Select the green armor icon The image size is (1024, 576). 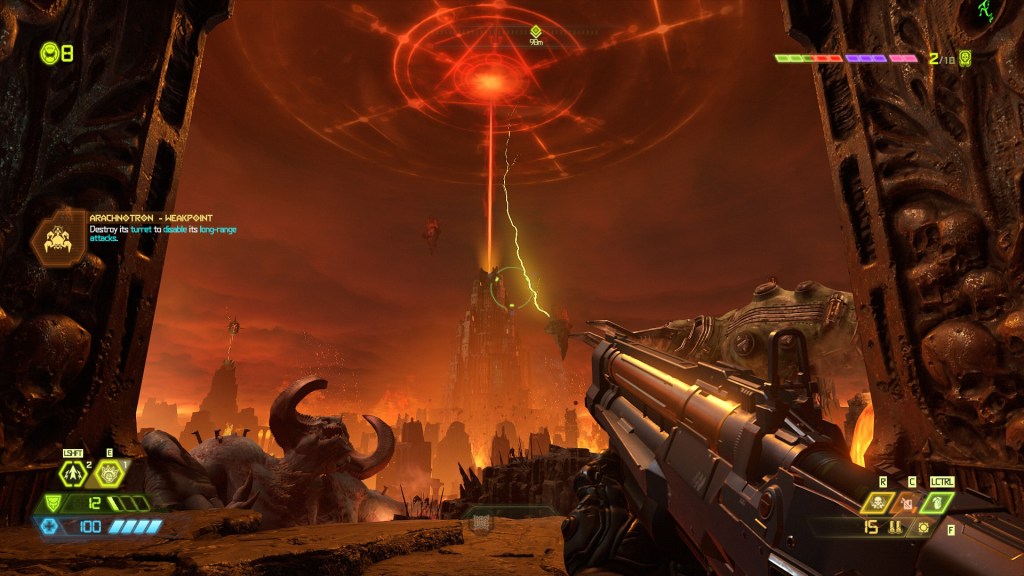pyautogui.click(x=51, y=503)
